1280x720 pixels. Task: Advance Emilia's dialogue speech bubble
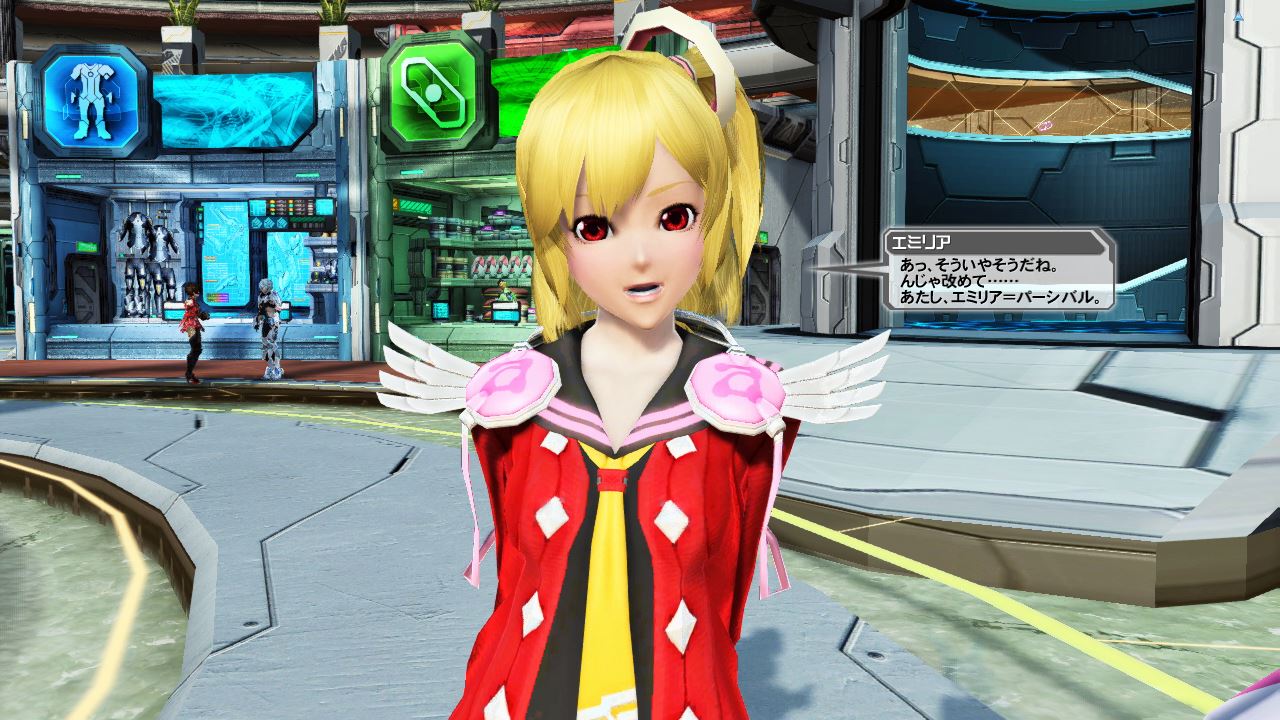(998, 281)
